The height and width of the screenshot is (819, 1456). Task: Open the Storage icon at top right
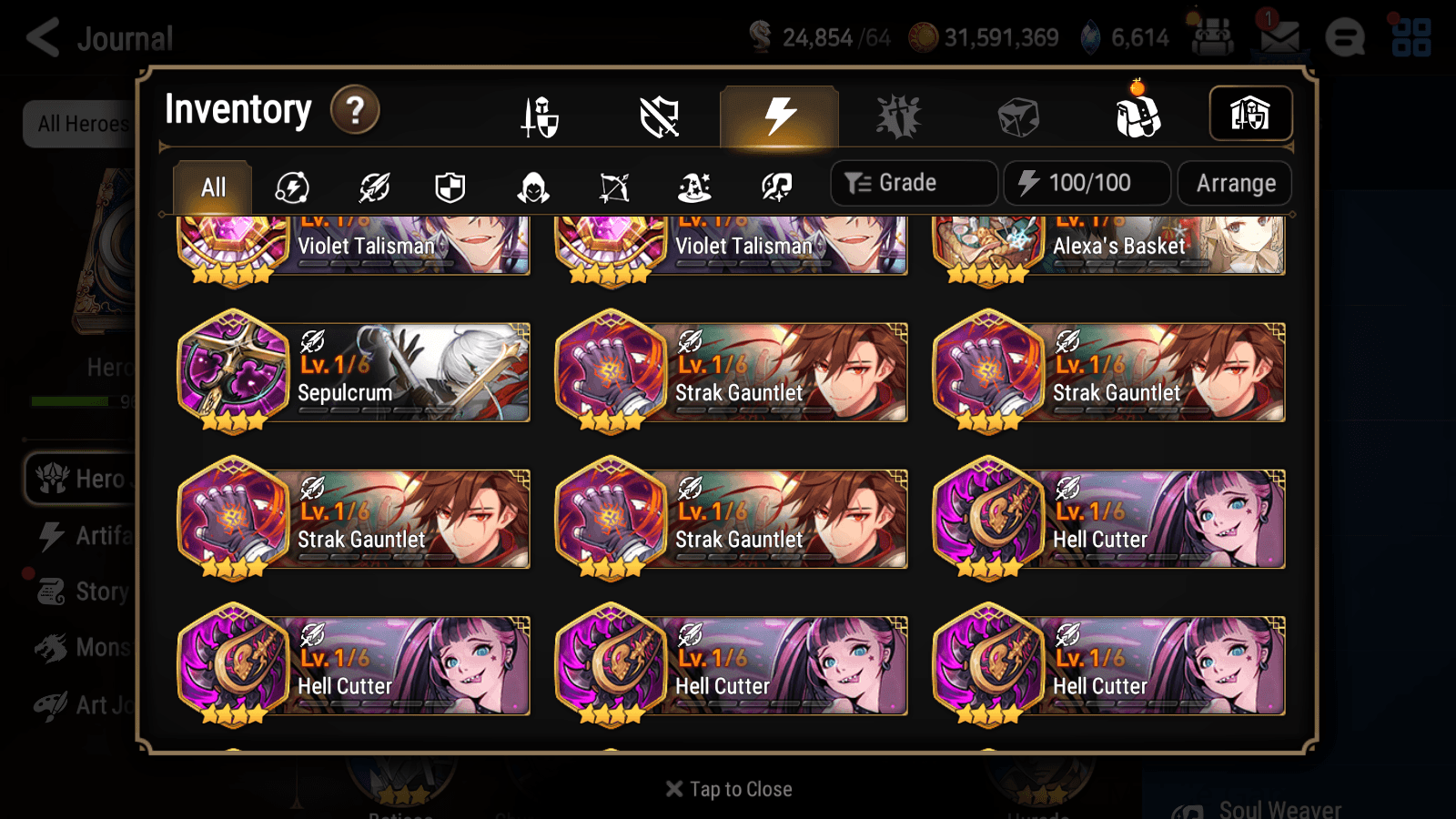pyautogui.click(x=1250, y=114)
